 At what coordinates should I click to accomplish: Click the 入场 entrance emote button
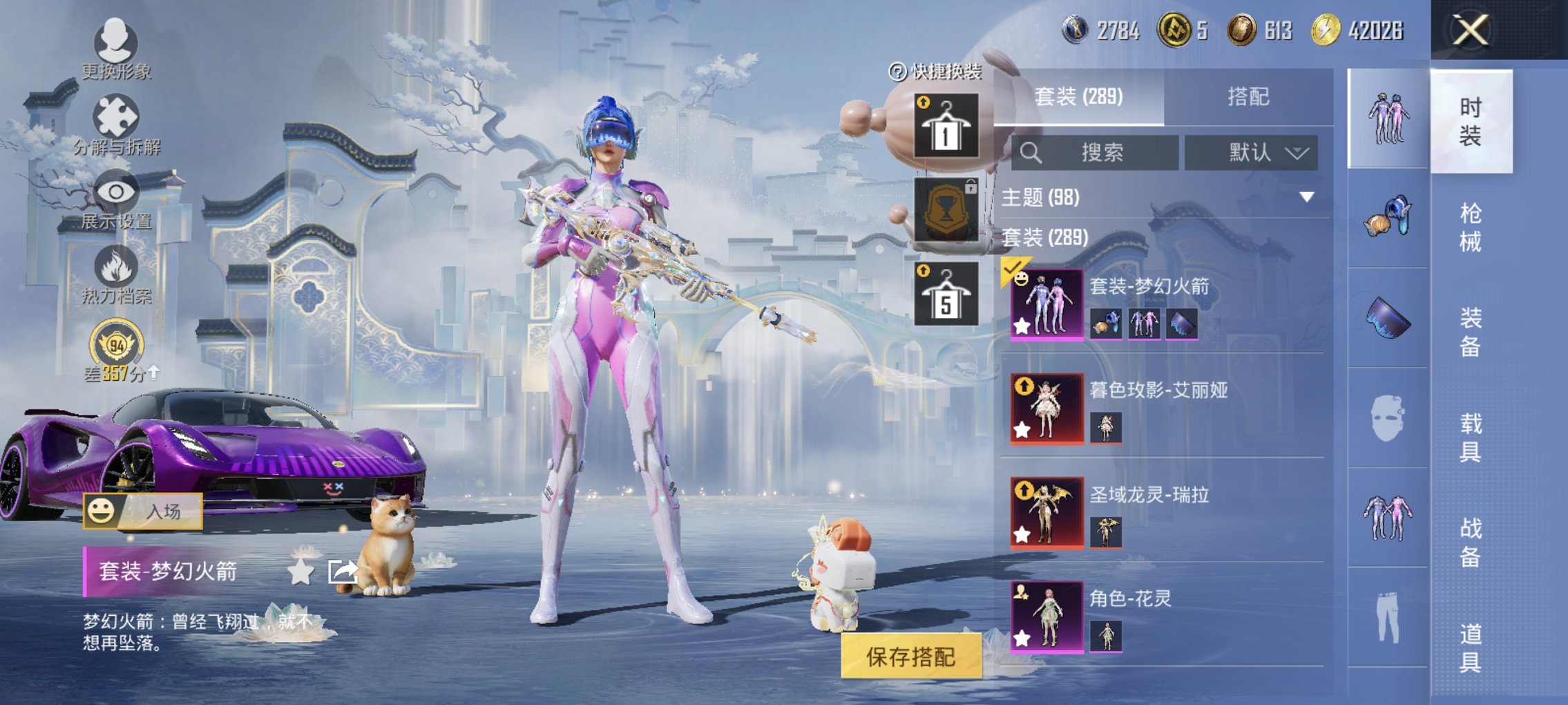(x=143, y=511)
